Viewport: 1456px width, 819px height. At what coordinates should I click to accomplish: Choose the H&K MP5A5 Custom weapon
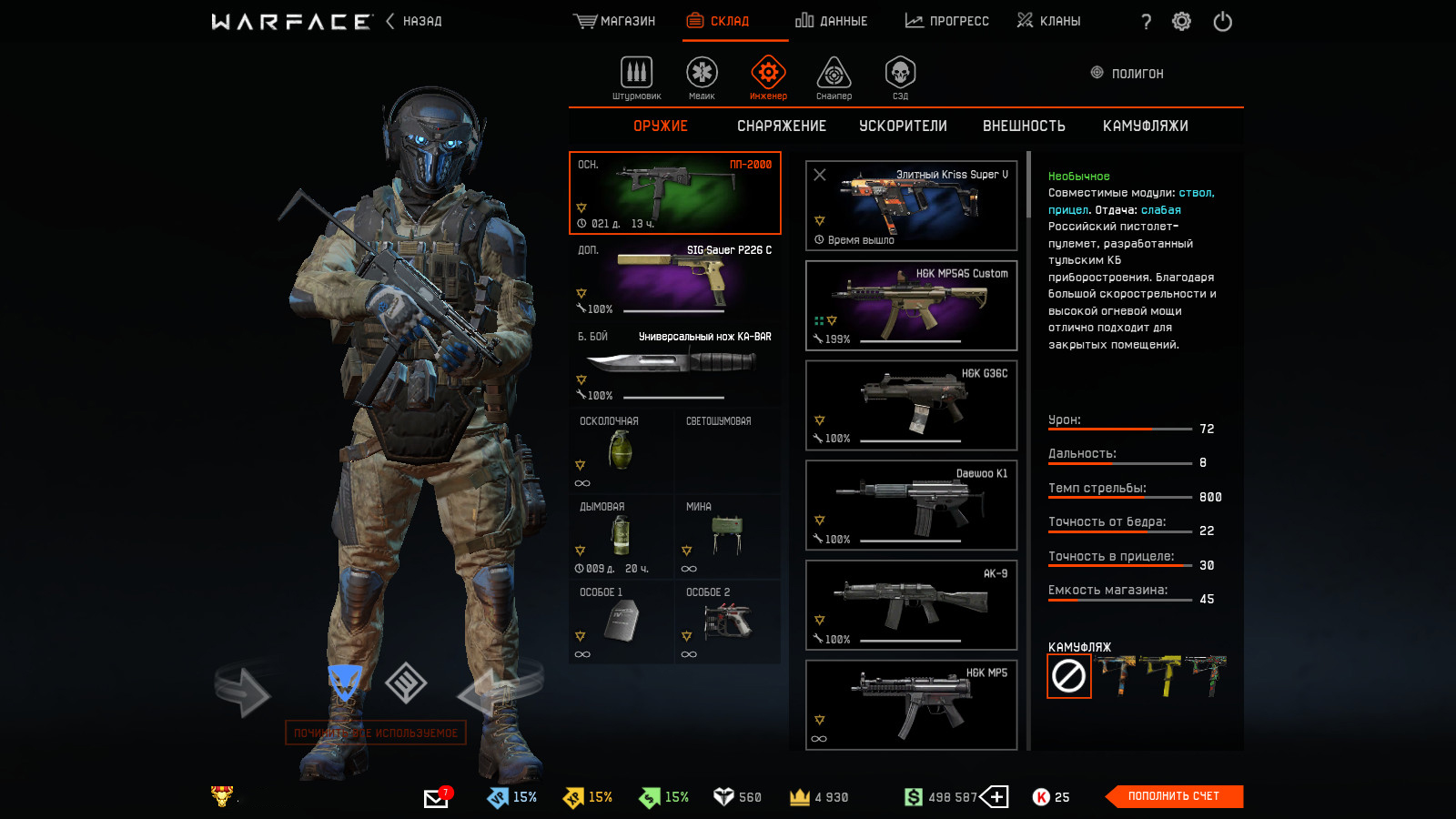pyautogui.click(x=911, y=305)
